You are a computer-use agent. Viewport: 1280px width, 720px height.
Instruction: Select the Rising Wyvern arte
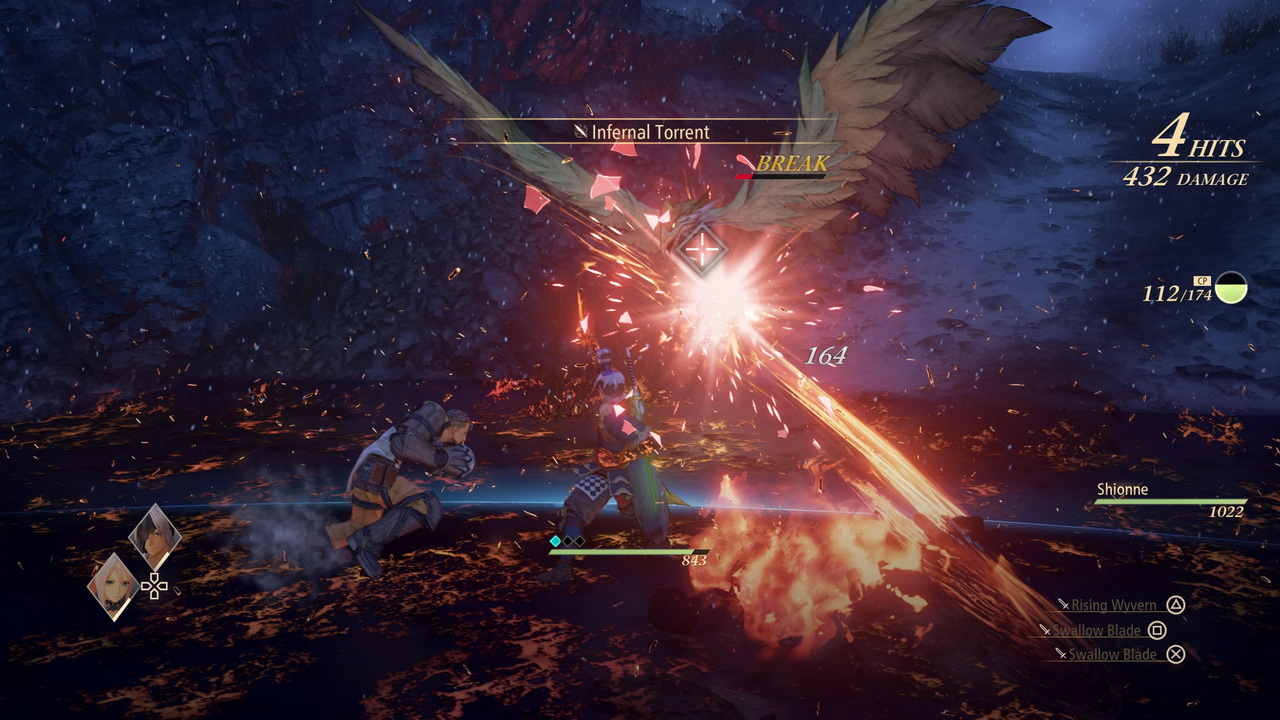coord(1114,605)
